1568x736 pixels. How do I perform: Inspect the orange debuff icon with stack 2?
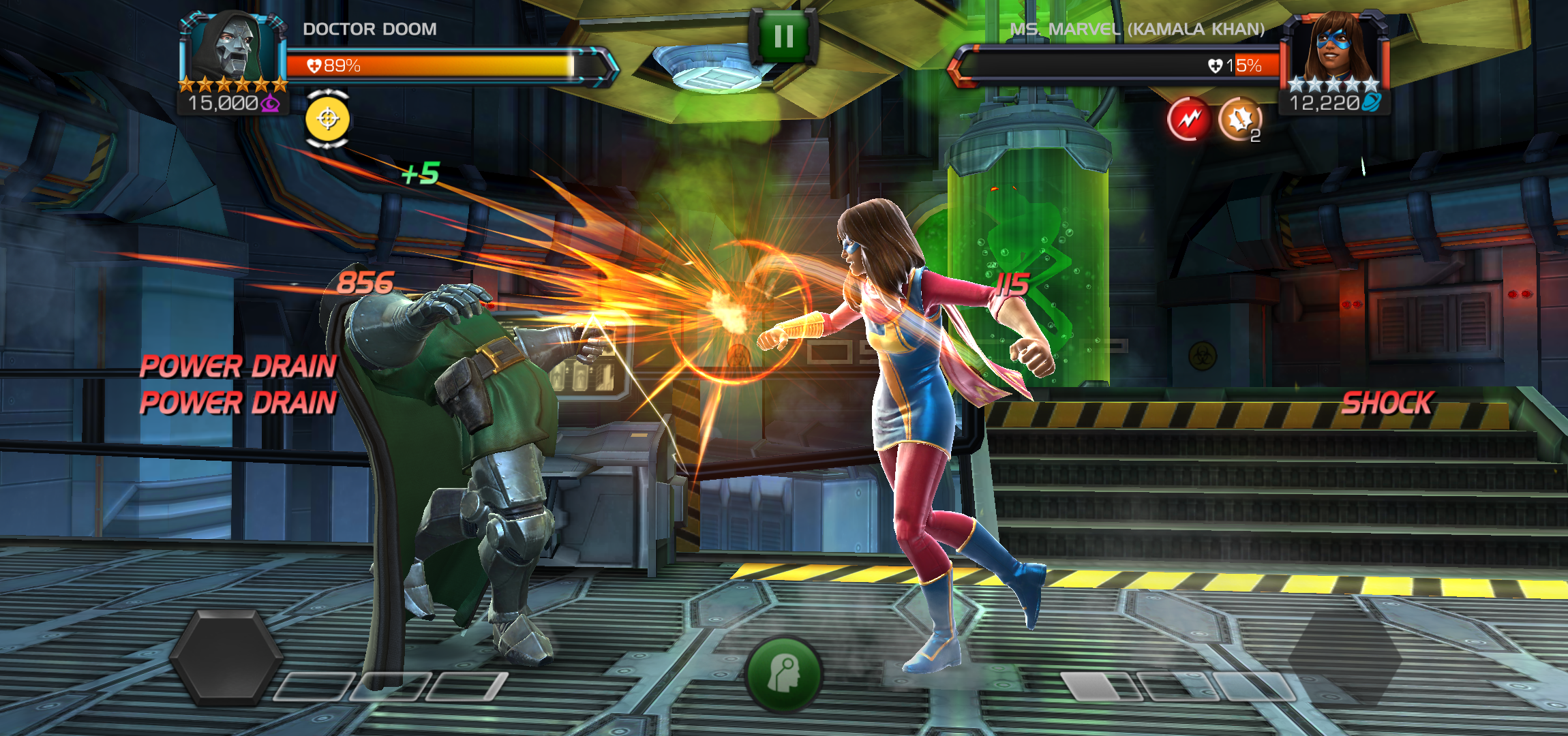tap(1239, 120)
